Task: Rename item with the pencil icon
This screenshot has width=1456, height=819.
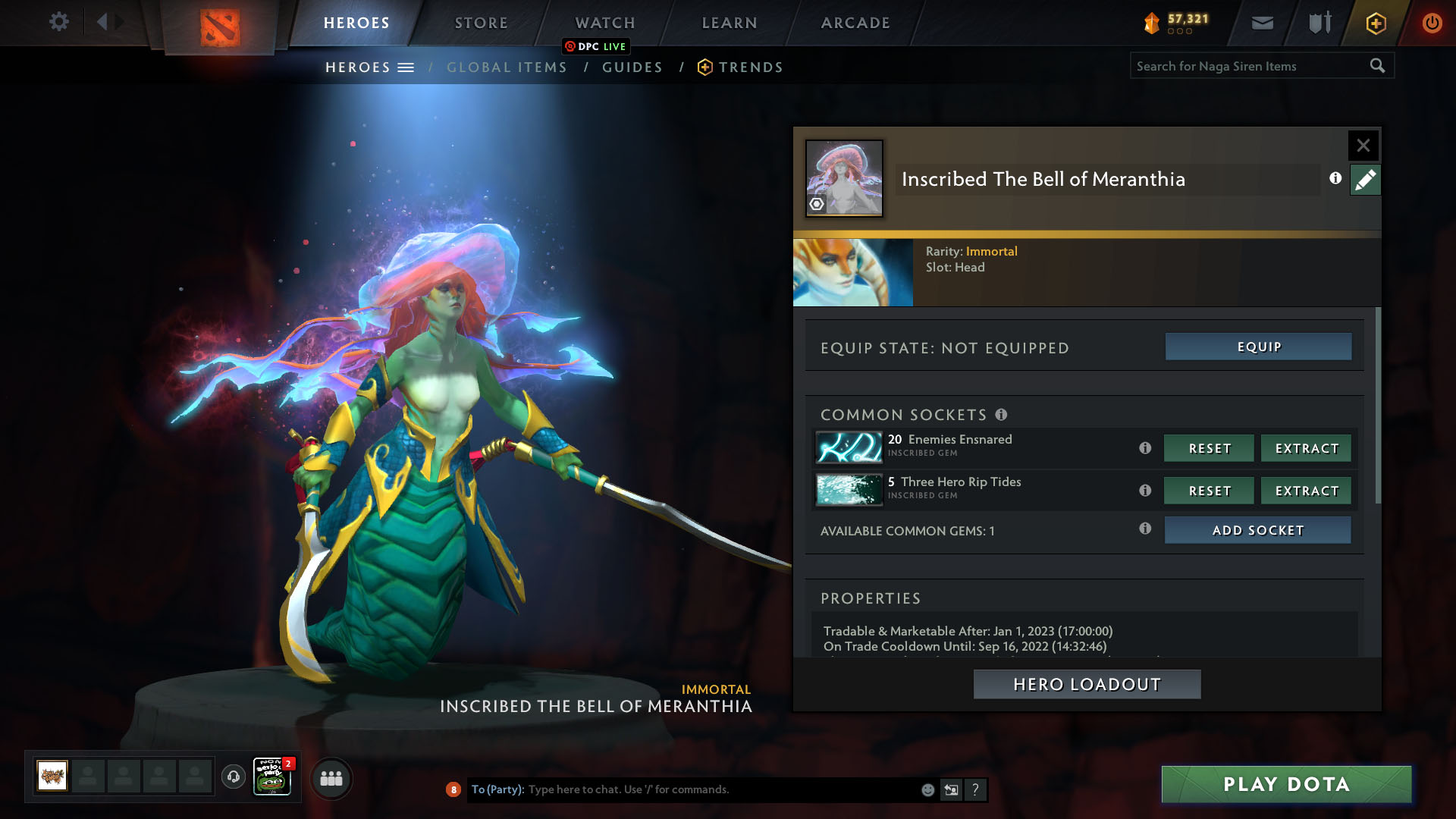Action: [1365, 180]
